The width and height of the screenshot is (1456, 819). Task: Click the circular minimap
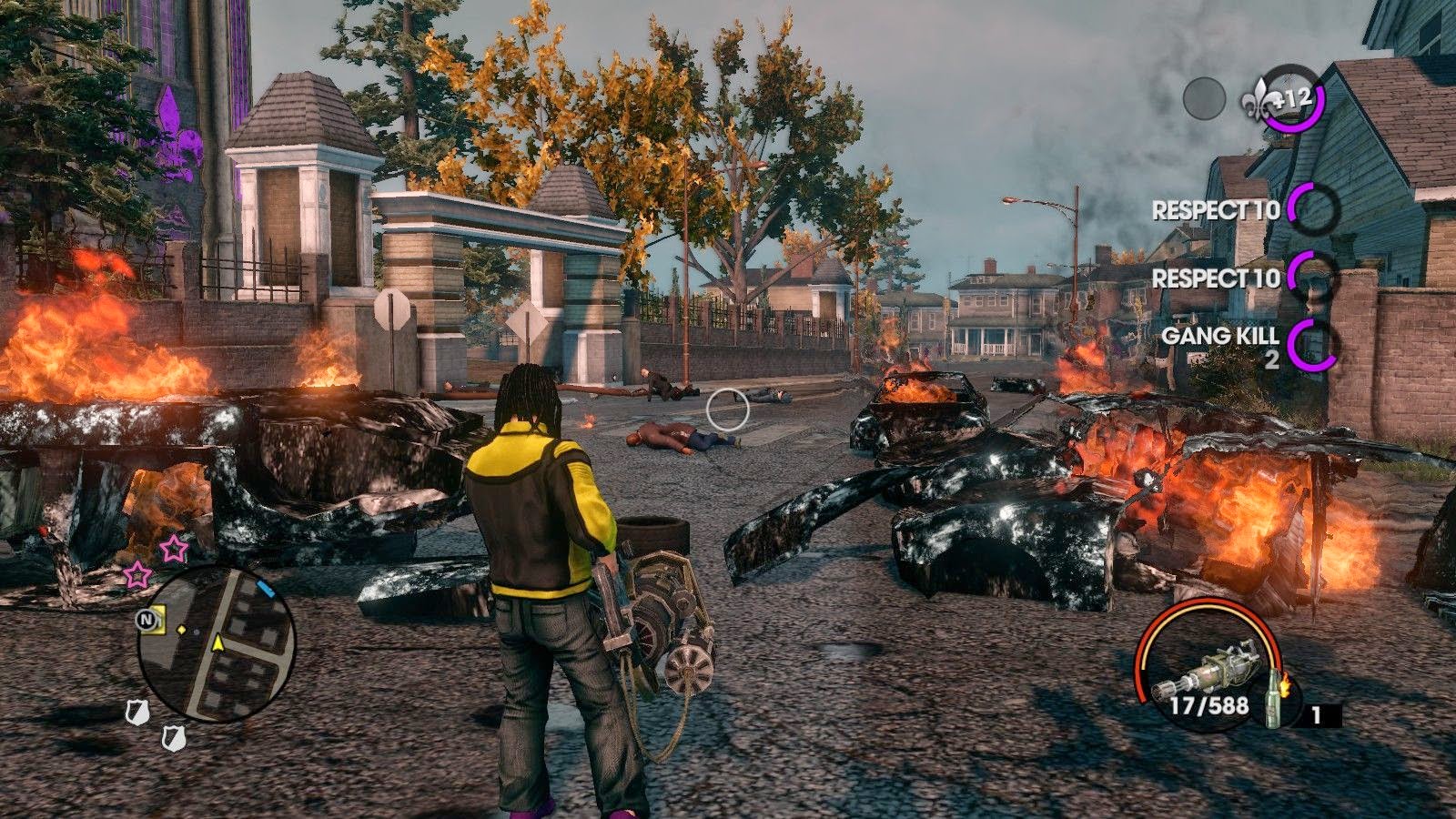(217, 644)
